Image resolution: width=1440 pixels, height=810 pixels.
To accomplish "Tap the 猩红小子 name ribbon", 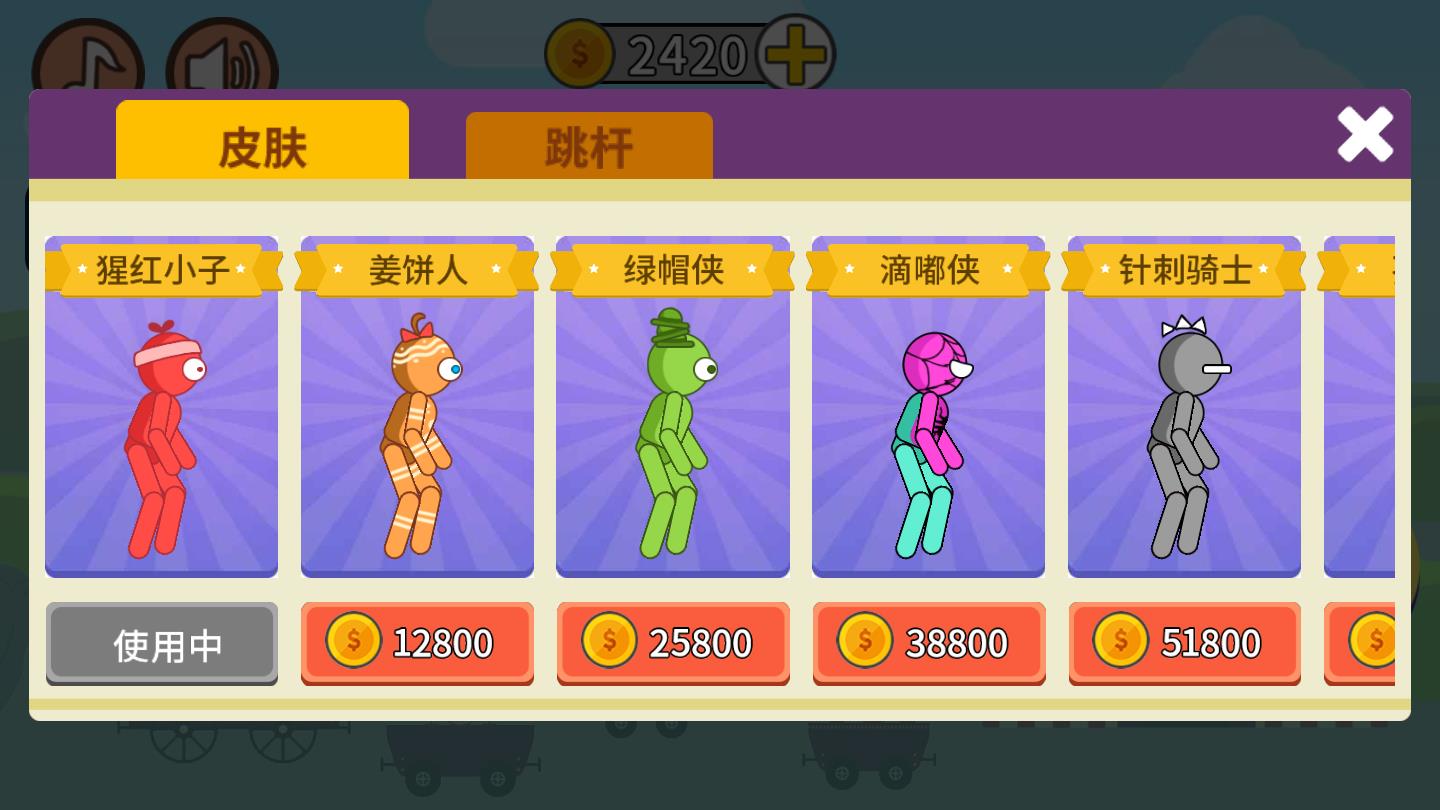I will click(x=161, y=269).
